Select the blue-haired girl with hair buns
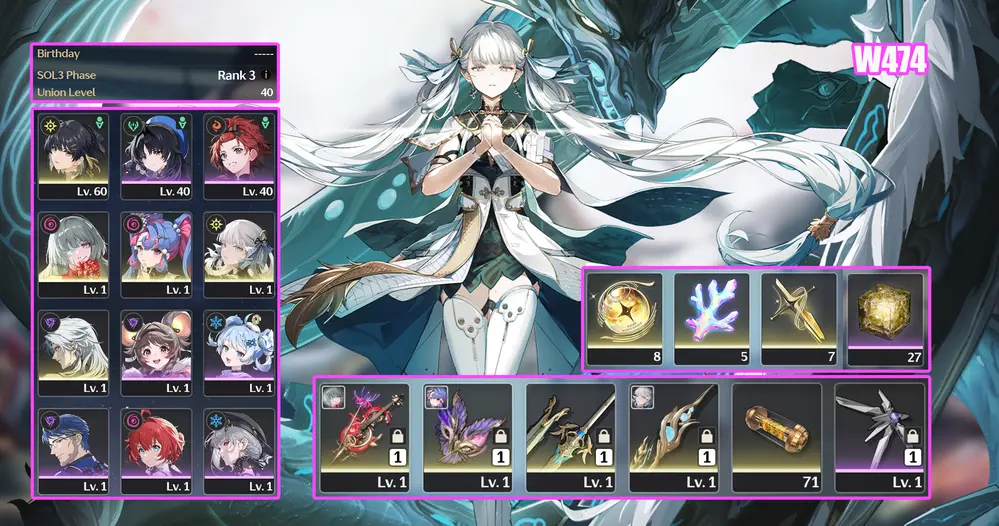Viewport: 999px width, 526px height. 239,352
